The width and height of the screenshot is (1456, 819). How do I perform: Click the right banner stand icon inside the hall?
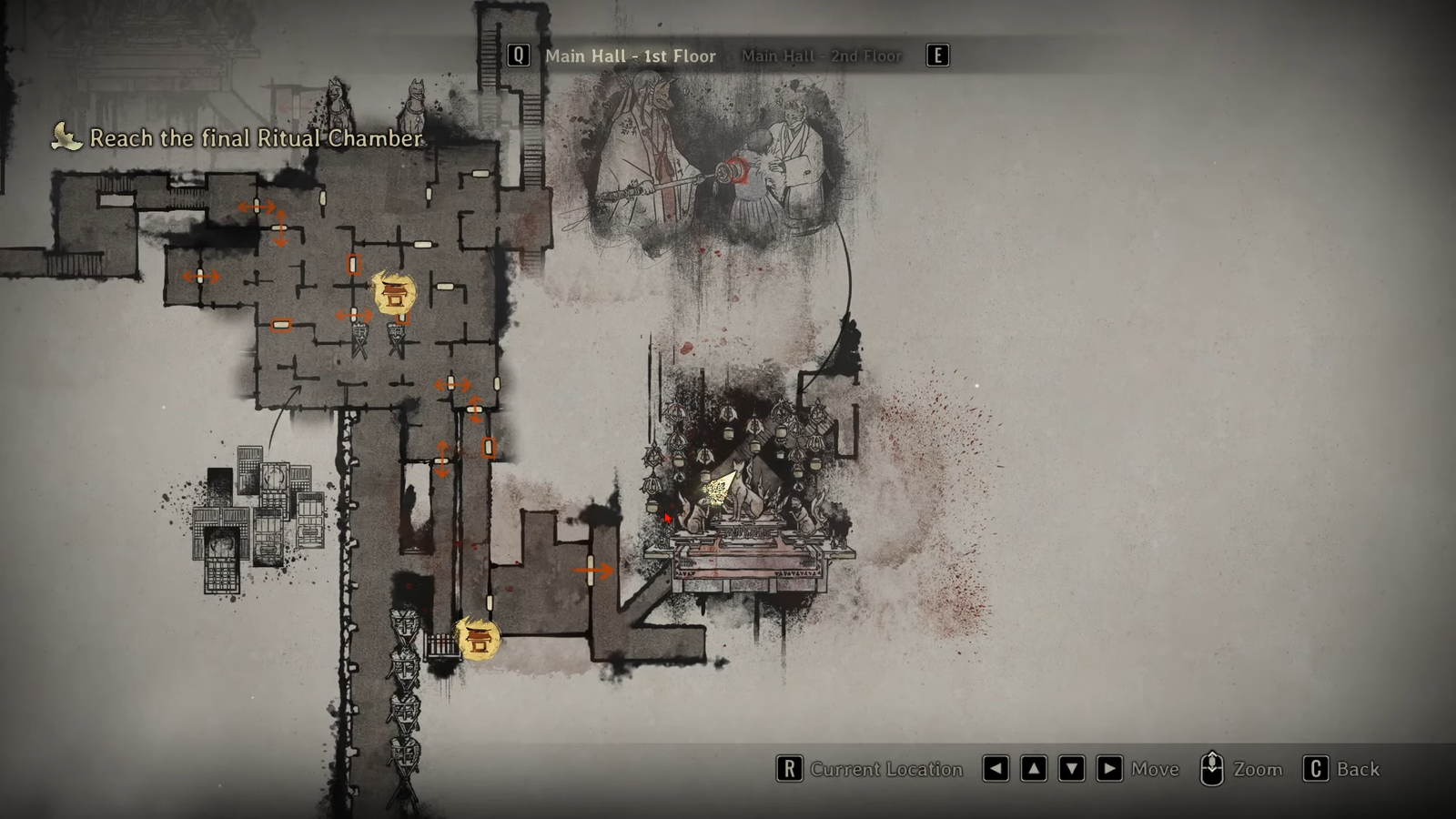pyautogui.click(x=397, y=334)
